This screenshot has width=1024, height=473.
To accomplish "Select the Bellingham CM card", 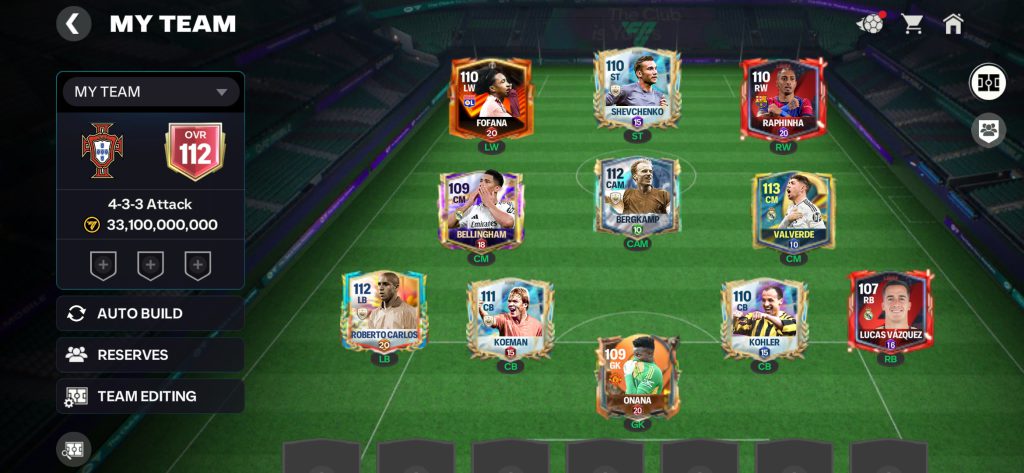I will point(481,210).
